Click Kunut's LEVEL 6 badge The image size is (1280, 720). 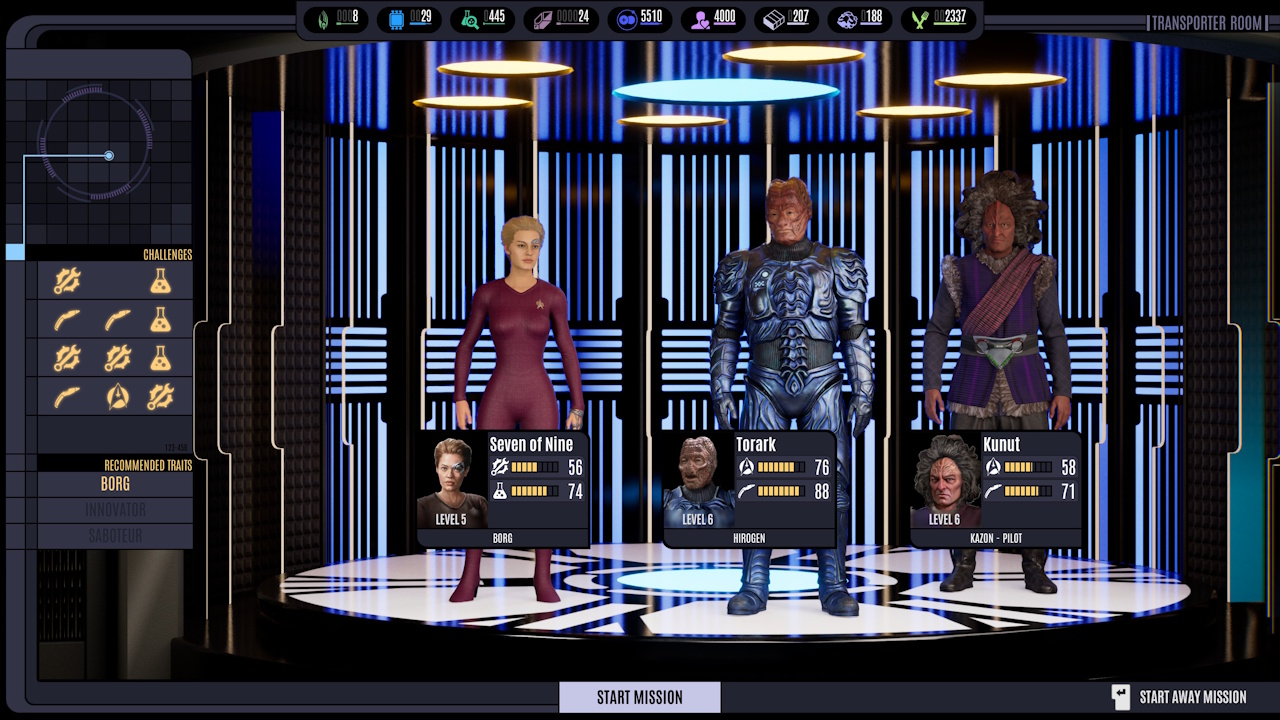click(944, 519)
